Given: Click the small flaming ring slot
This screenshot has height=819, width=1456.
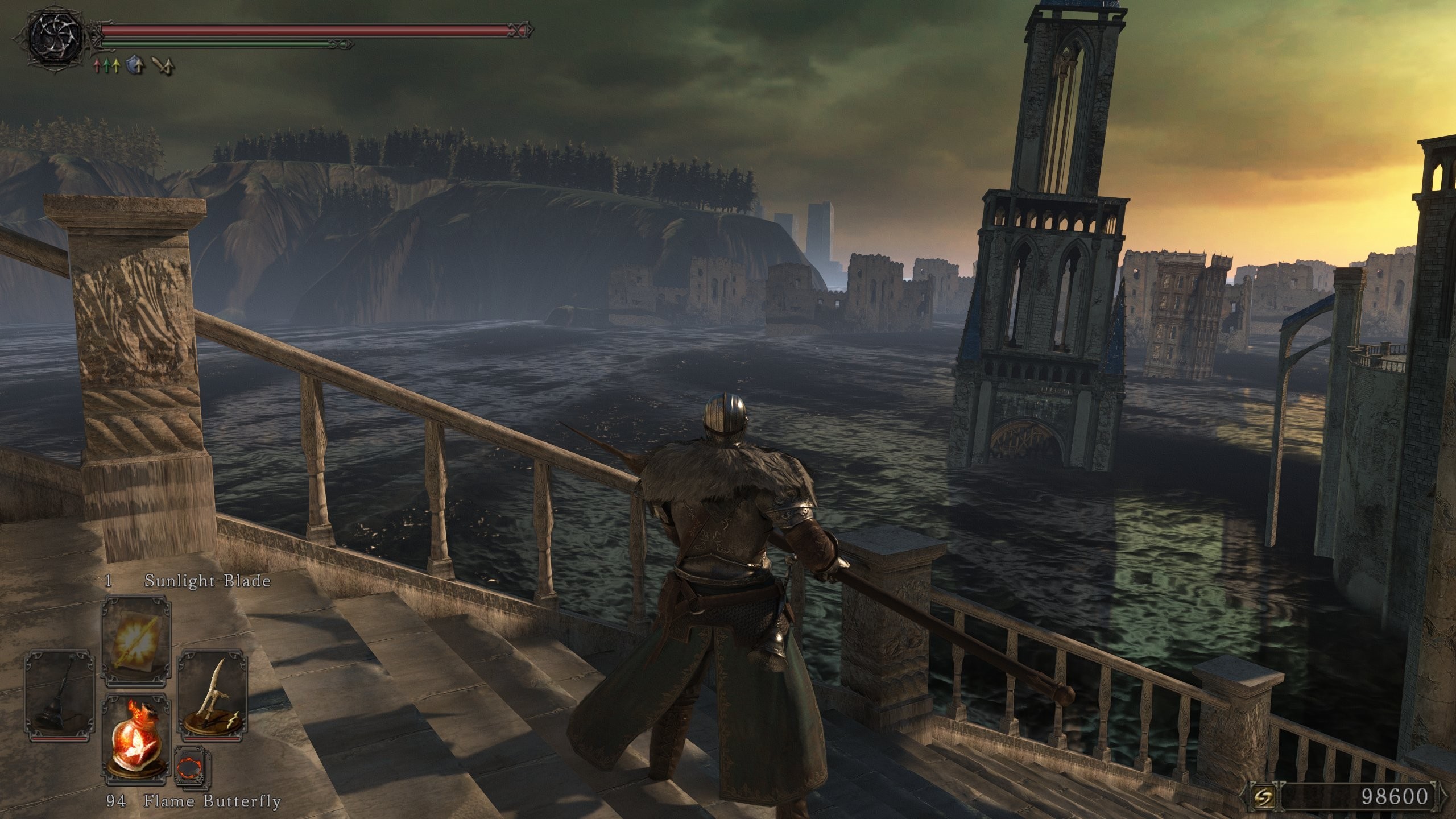Looking at the screenshot, I should [192, 768].
